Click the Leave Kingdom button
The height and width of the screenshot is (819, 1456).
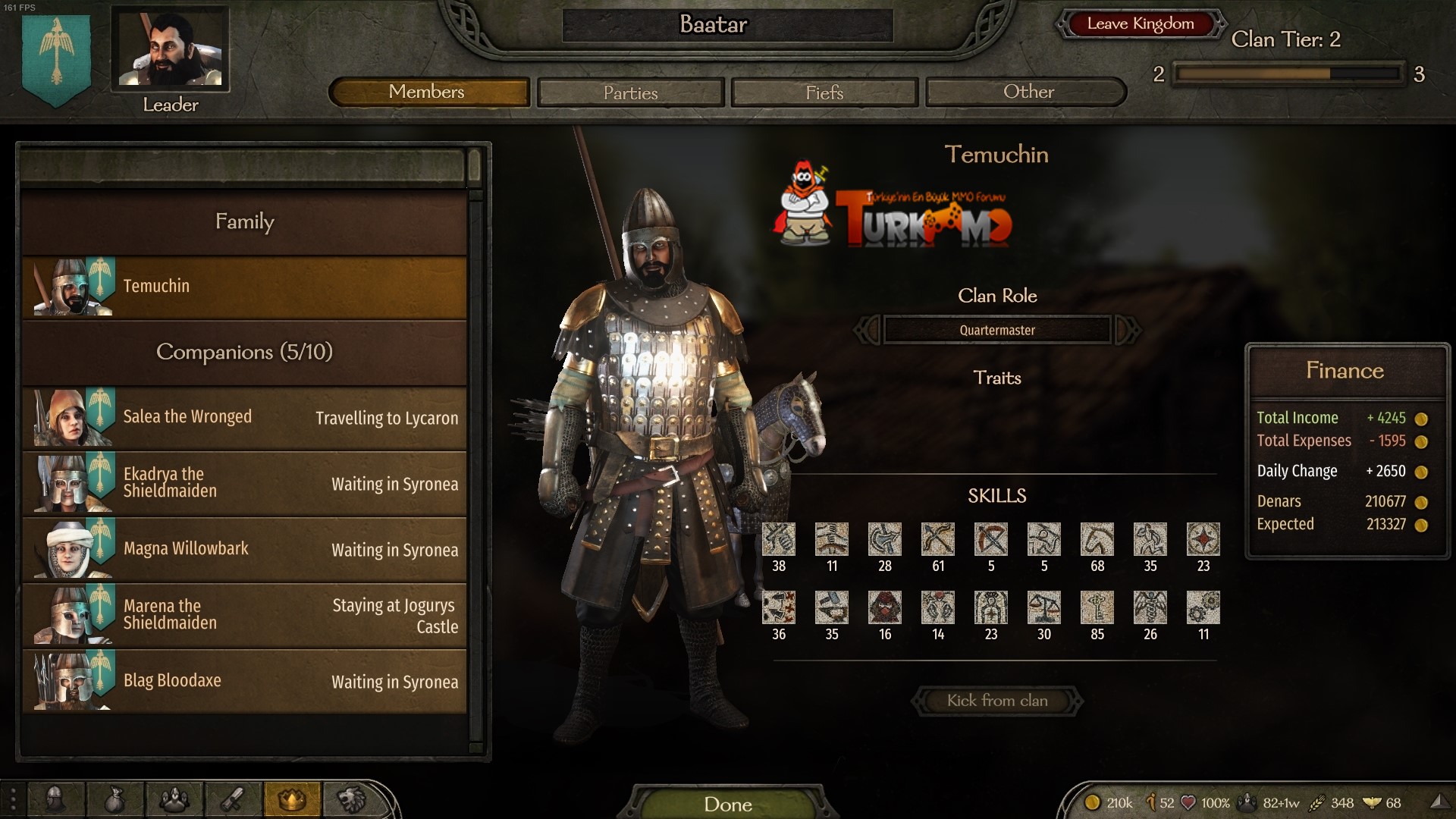pyautogui.click(x=1140, y=24)
